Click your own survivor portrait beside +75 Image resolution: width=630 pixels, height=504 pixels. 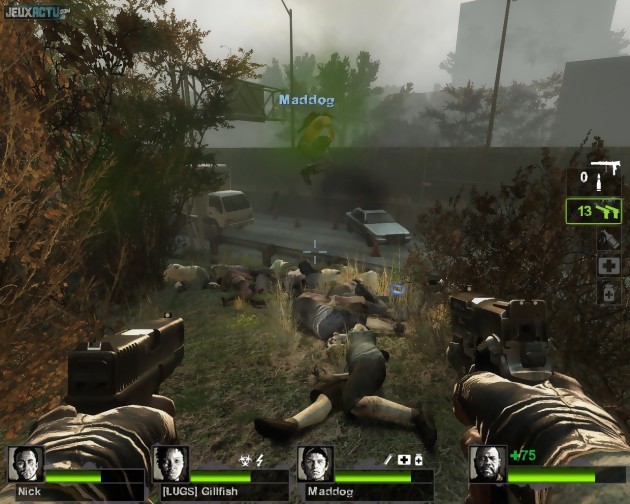(488, 464)
